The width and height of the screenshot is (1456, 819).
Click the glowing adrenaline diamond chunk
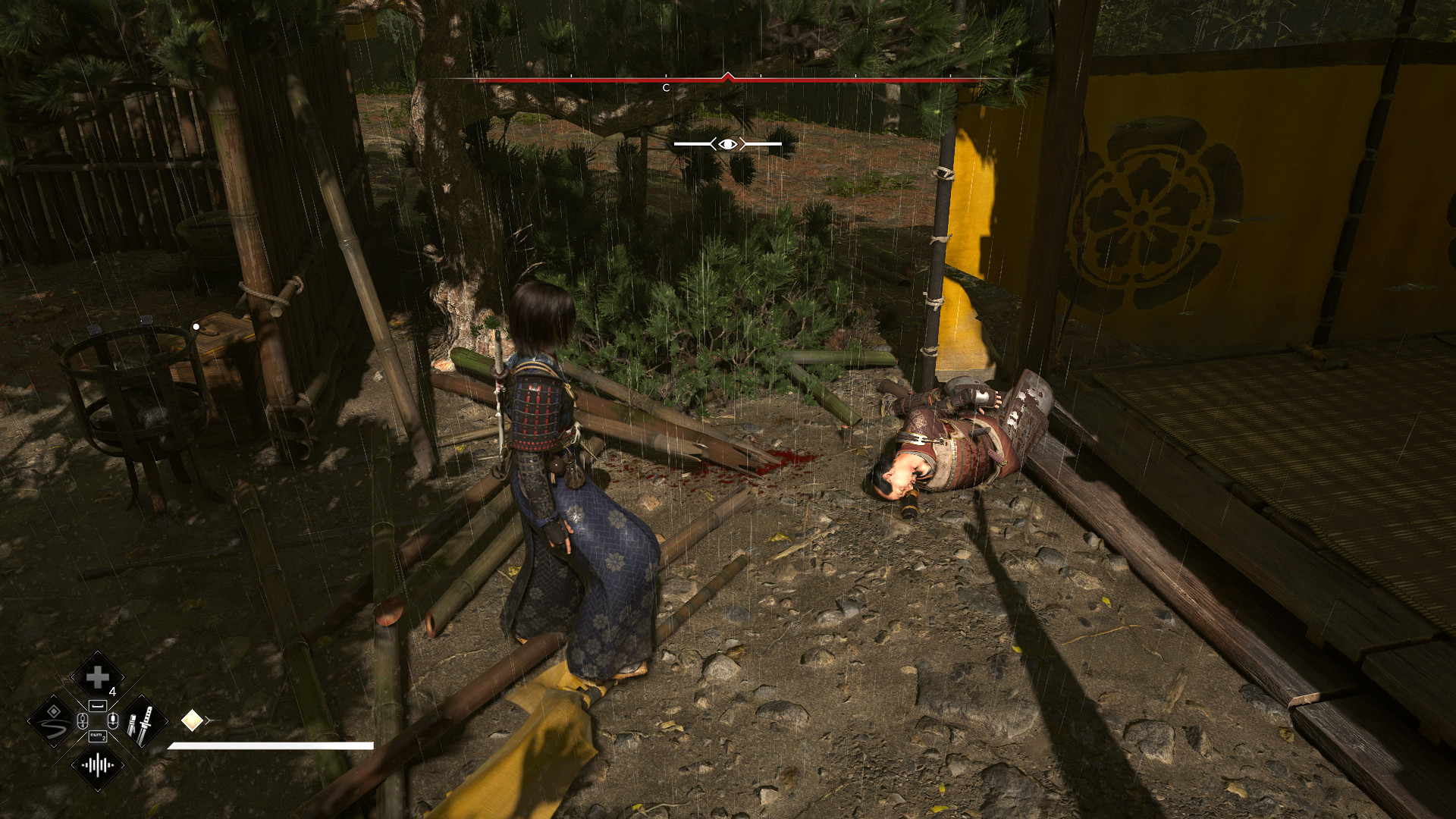(x=192, y=720)
